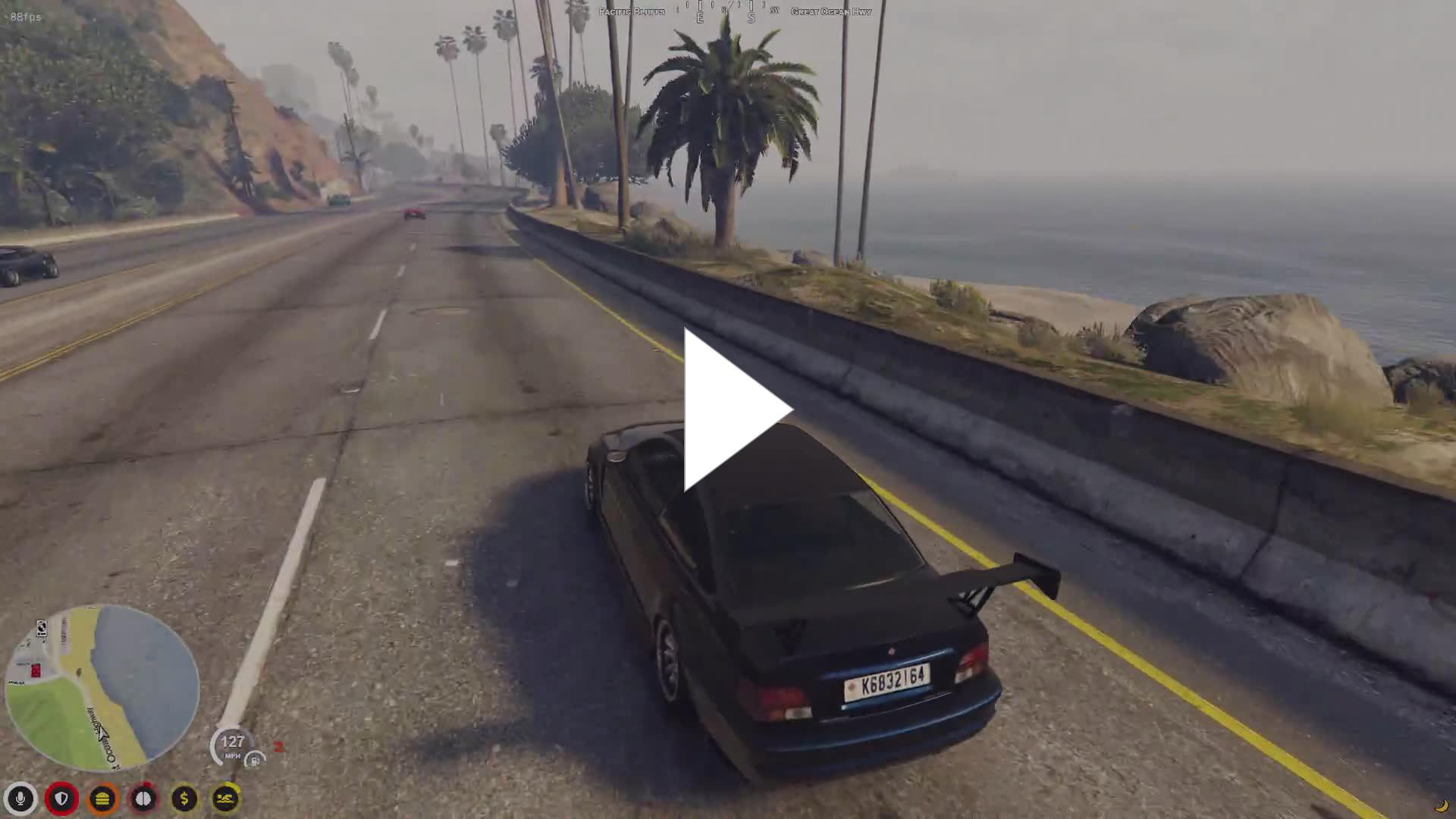
Task: Click the swimmer oxygen status icon
Action: tap(225, 799)
